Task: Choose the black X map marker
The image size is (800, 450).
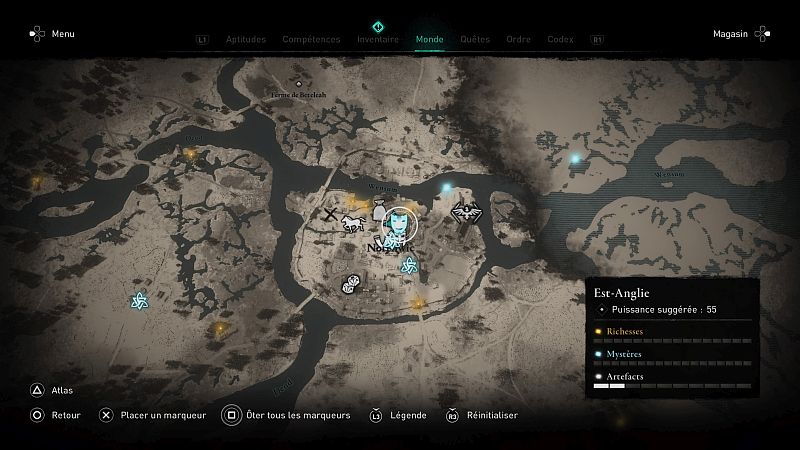Action: coord(330,213)
